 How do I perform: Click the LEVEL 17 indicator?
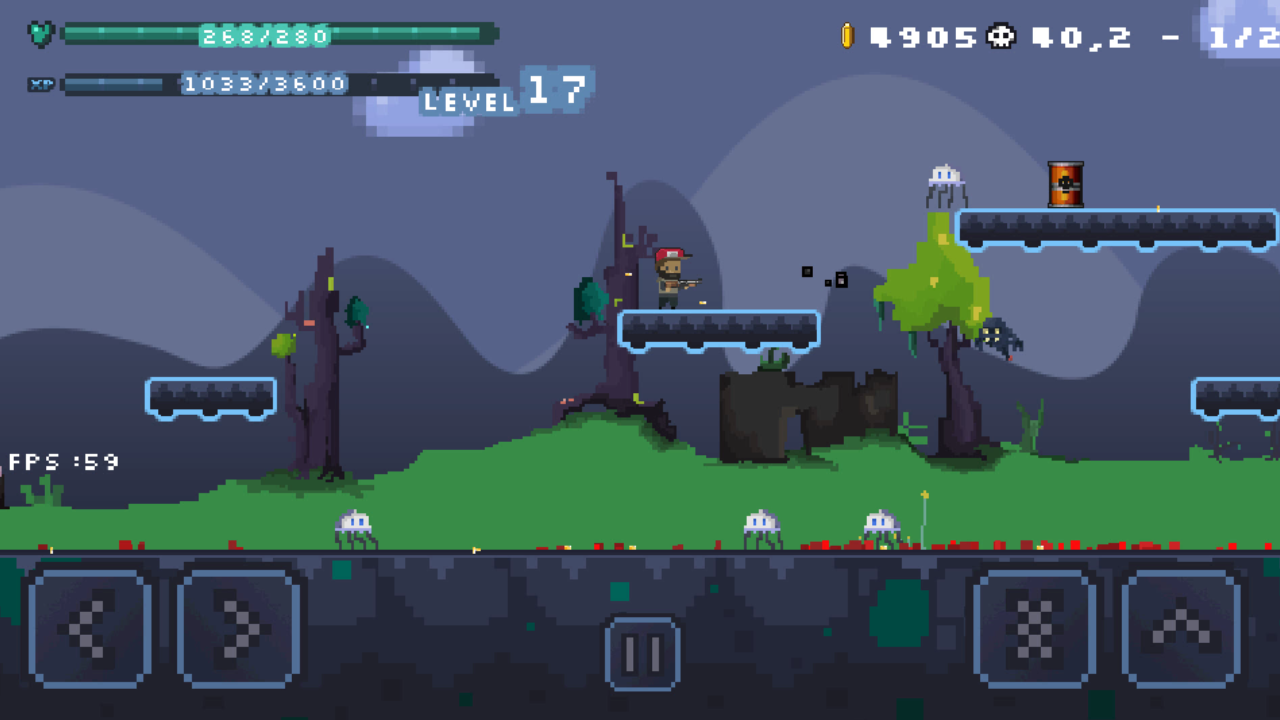pos(505,97)
